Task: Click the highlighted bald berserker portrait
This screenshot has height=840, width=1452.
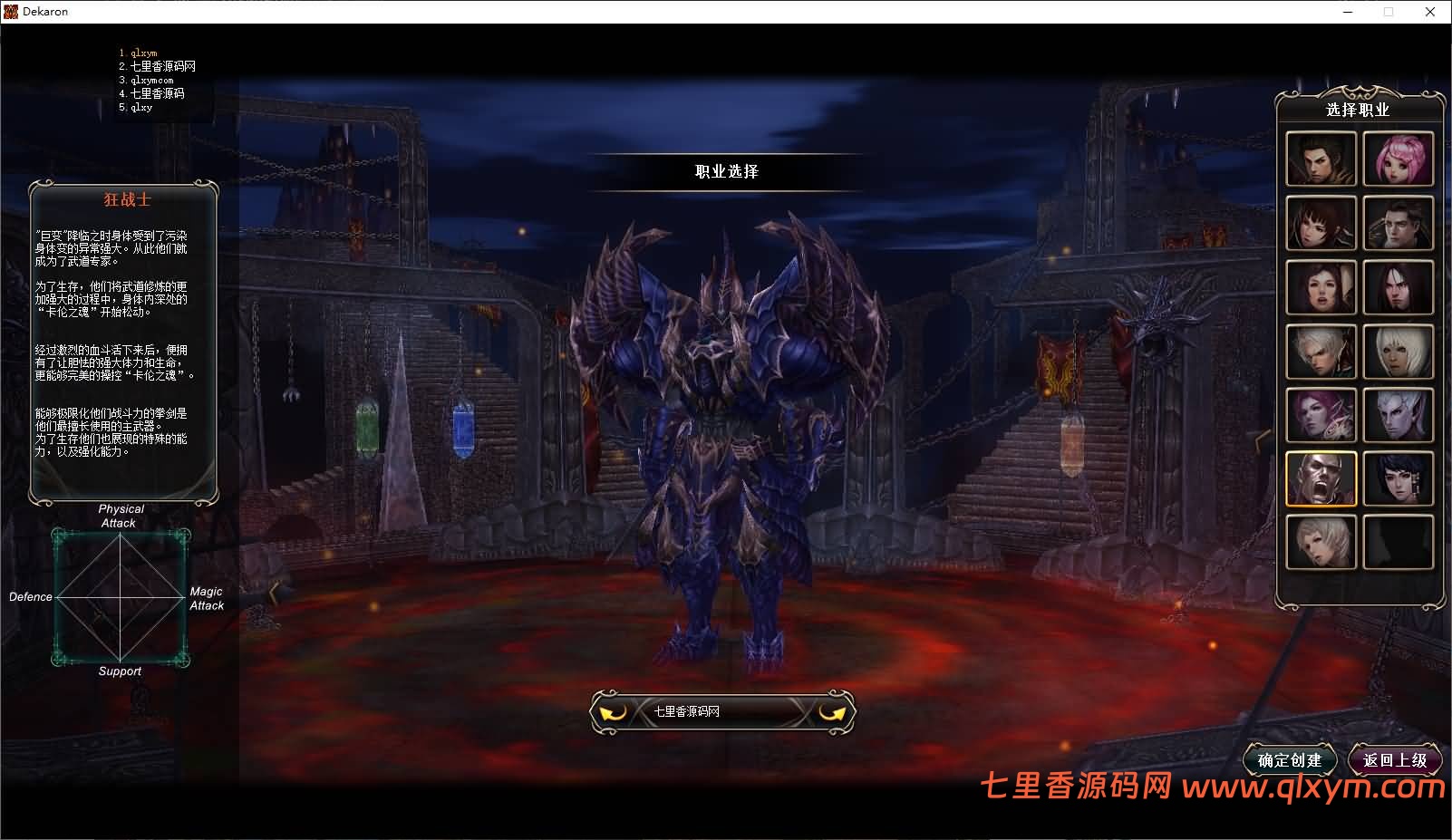Action: 1321,478
